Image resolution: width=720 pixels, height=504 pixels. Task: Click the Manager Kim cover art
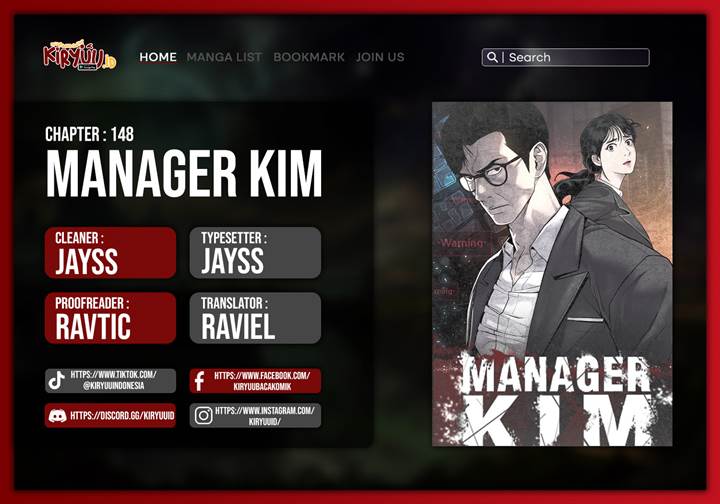[552, 273]
